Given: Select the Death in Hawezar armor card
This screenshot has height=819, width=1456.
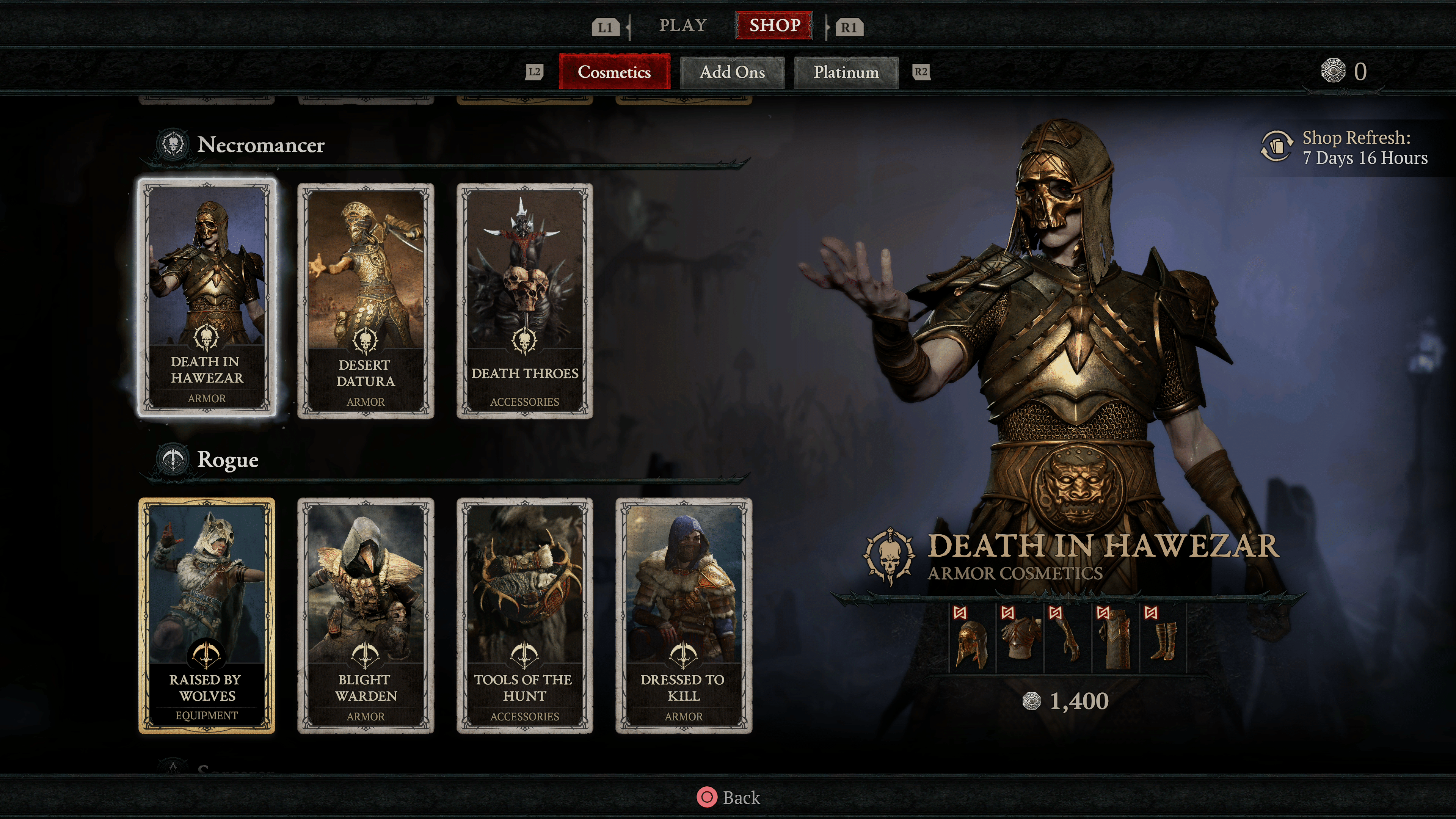Looking at the screenshot, I should [x=207, y=298].
